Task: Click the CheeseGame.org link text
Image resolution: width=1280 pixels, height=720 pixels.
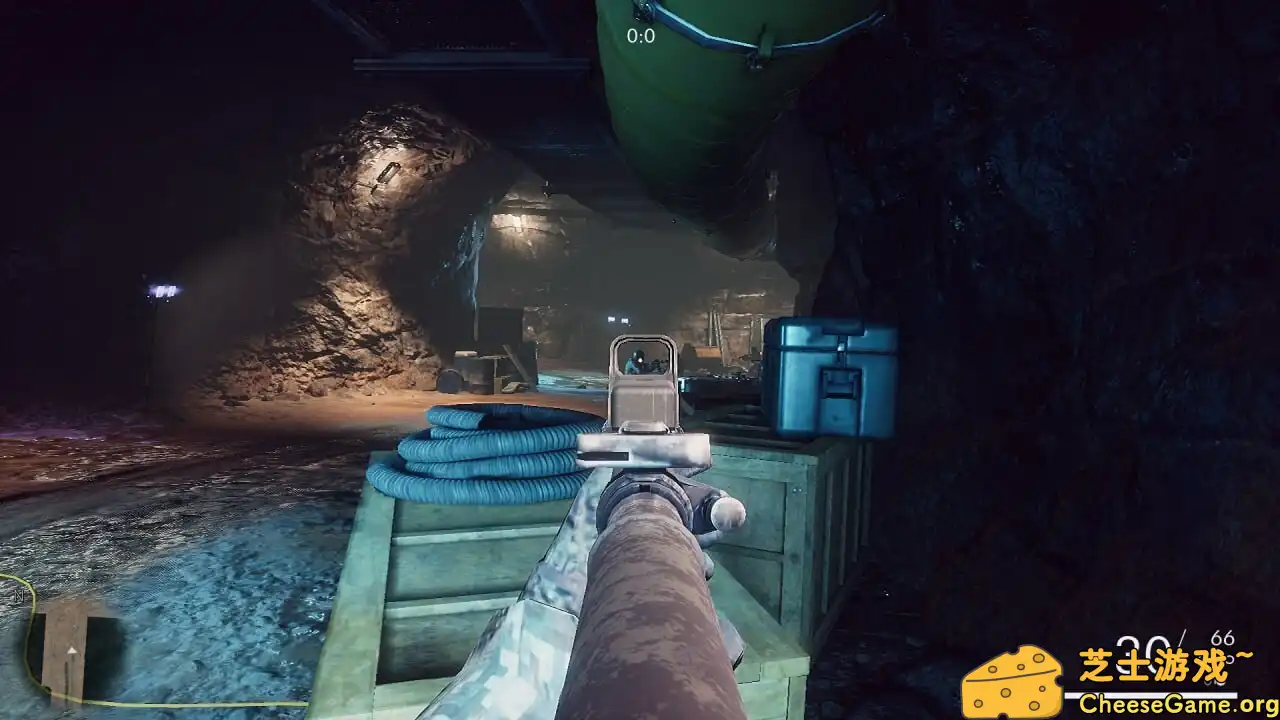Action: pyautogui.click(x=1172, y=702)
